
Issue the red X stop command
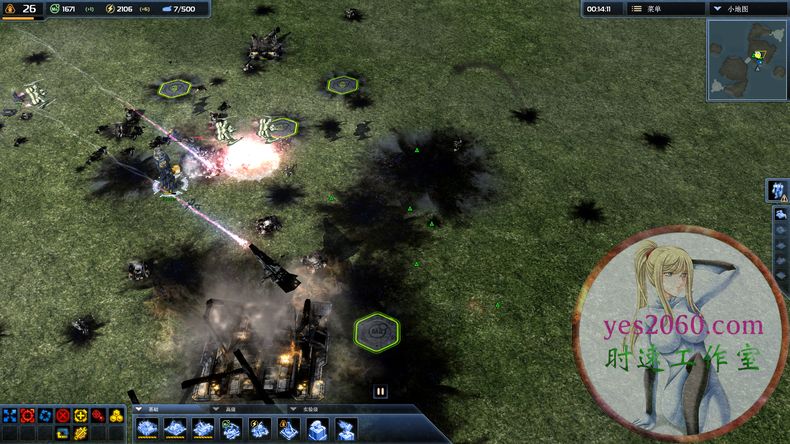(63, 415)
